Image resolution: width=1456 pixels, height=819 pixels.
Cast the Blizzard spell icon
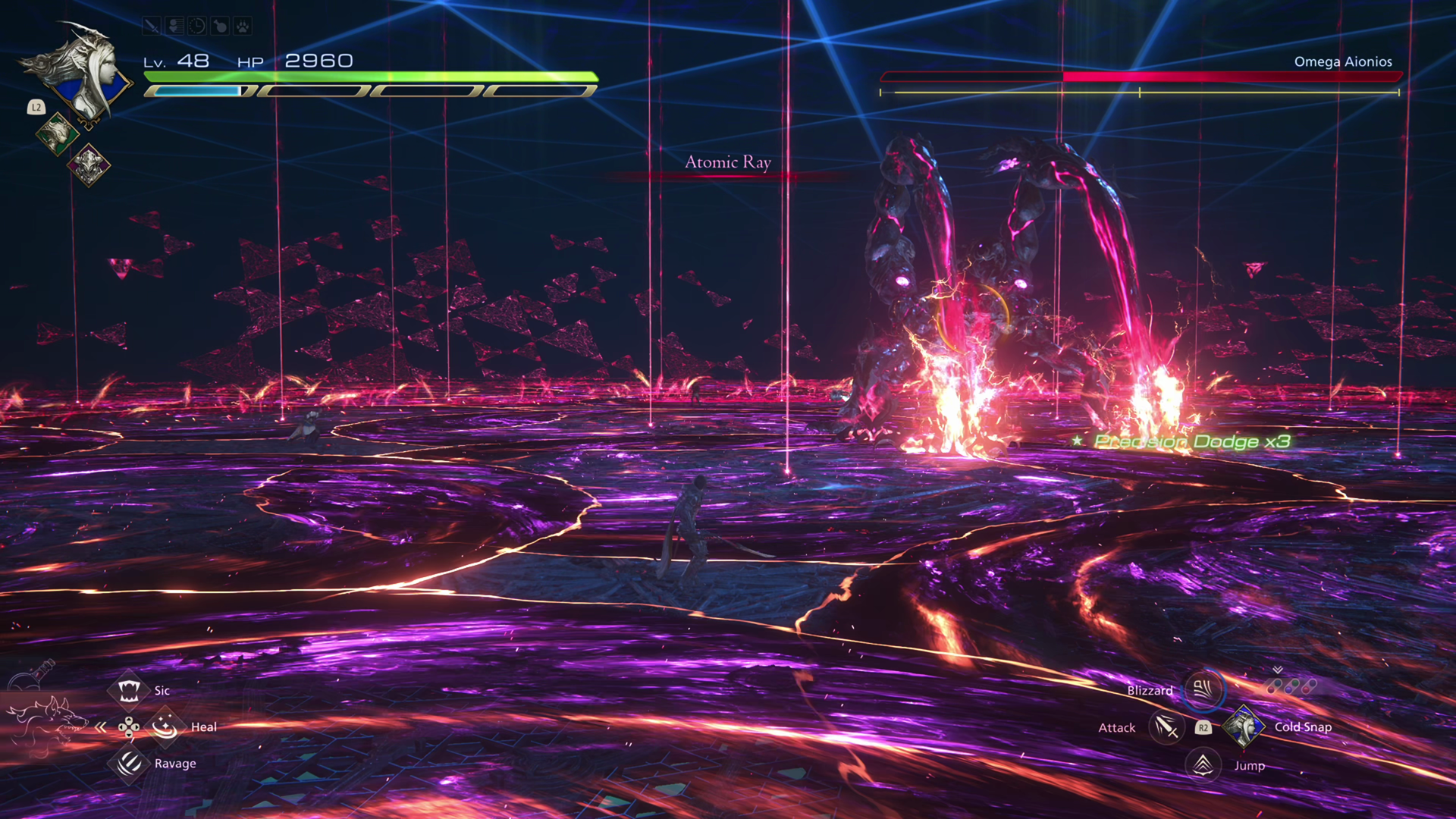(1203, 689)
